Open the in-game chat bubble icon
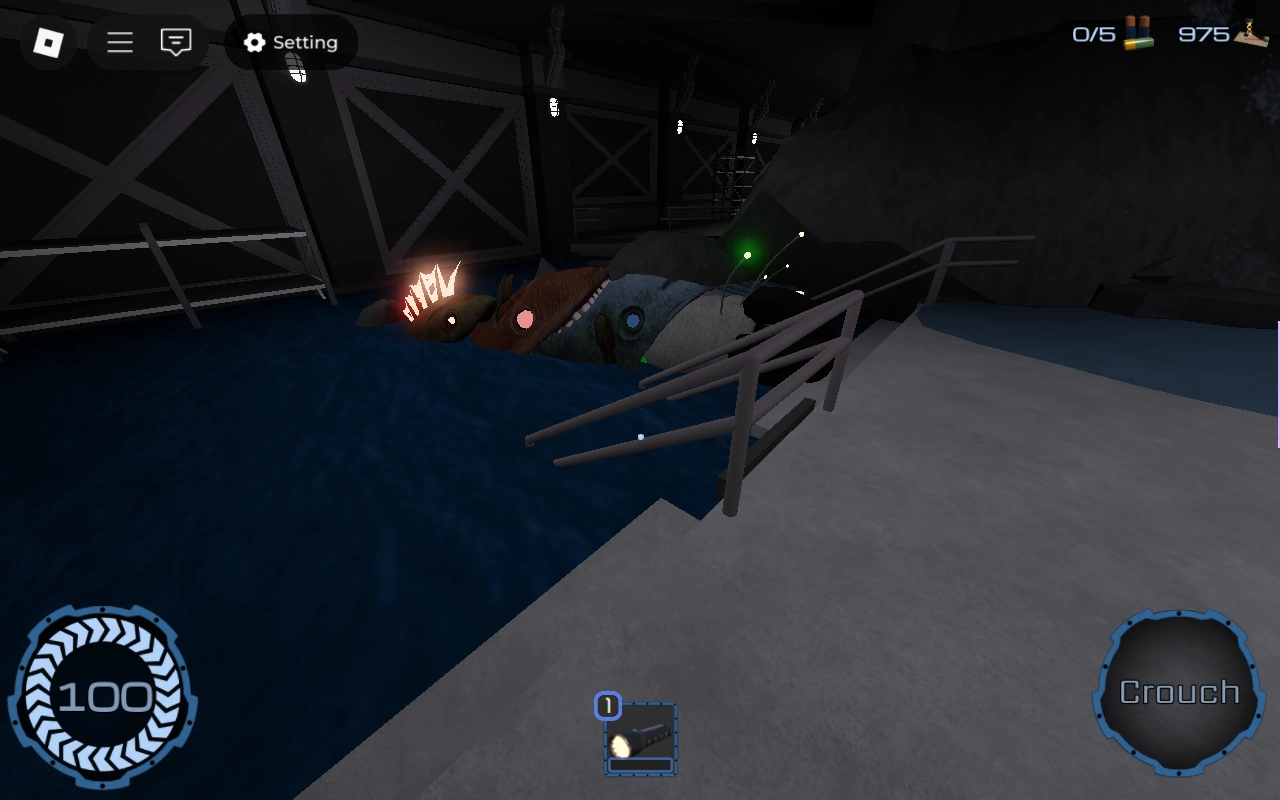1280x800 pixels. coord(176,42)
